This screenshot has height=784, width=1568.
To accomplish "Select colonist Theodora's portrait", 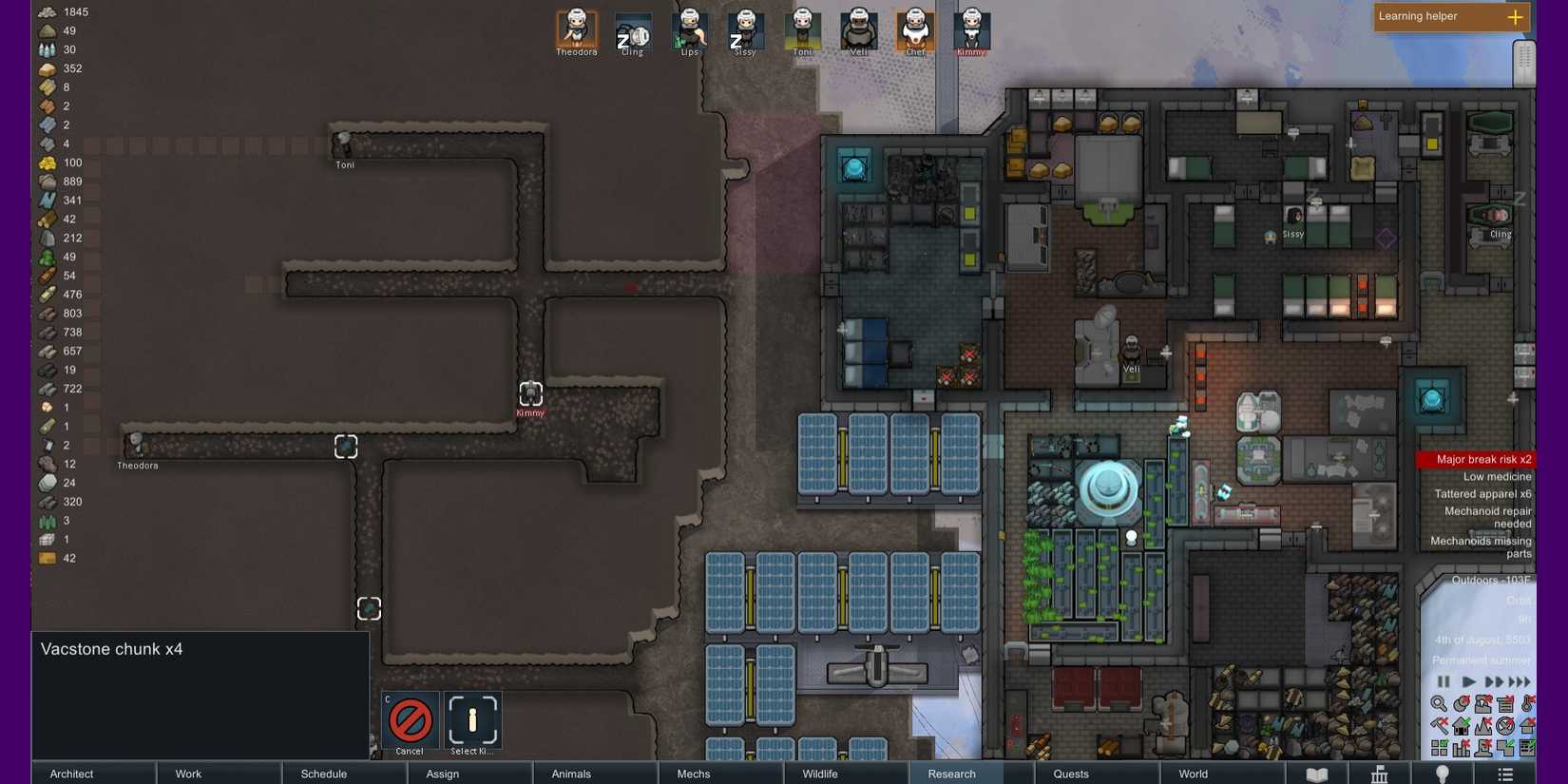I will pos(577,29).
